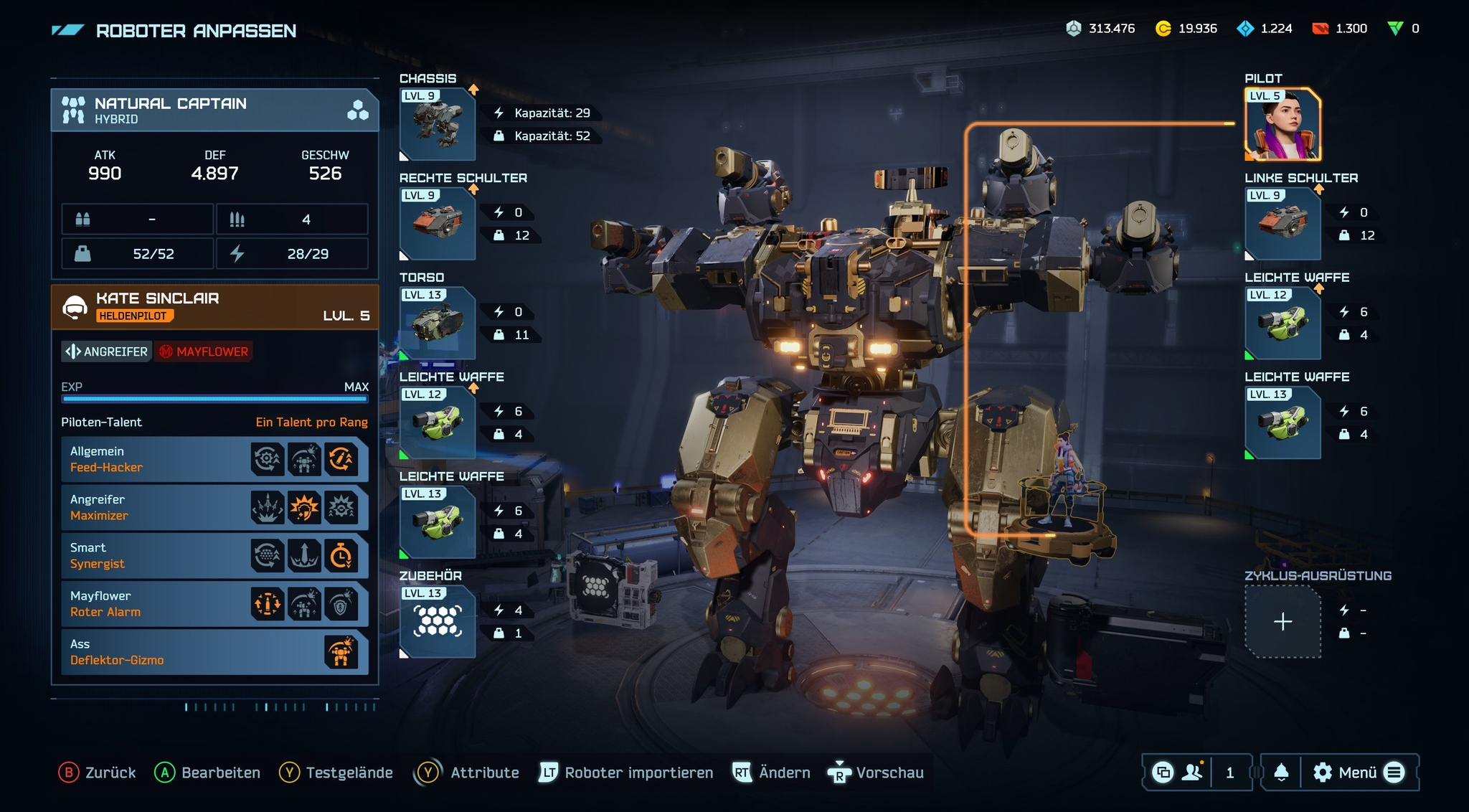The width and height of the screenshot is (1469, 812).
Task: Choose the Smart Synergist talent row
Action: pos(214,555)
